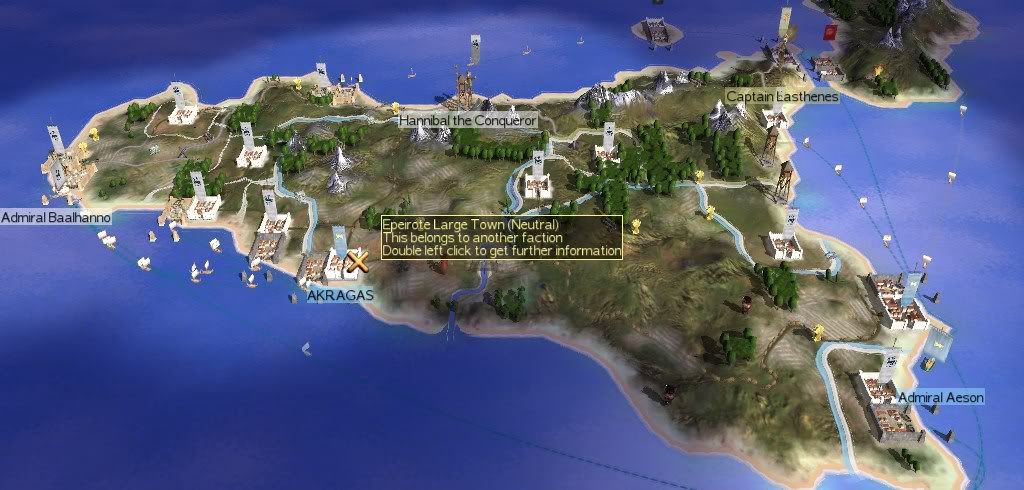Choose the Captain Lasthenes name label
This screenshot has height=490, width=1024.
coord(782,96)
